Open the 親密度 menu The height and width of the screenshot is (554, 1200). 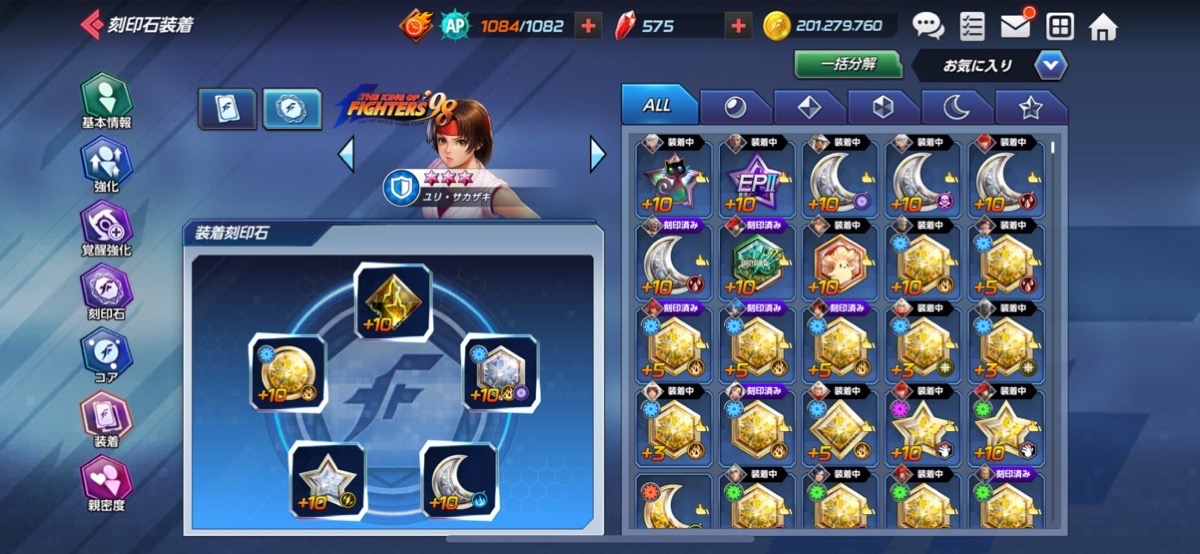tap(106, 483)
